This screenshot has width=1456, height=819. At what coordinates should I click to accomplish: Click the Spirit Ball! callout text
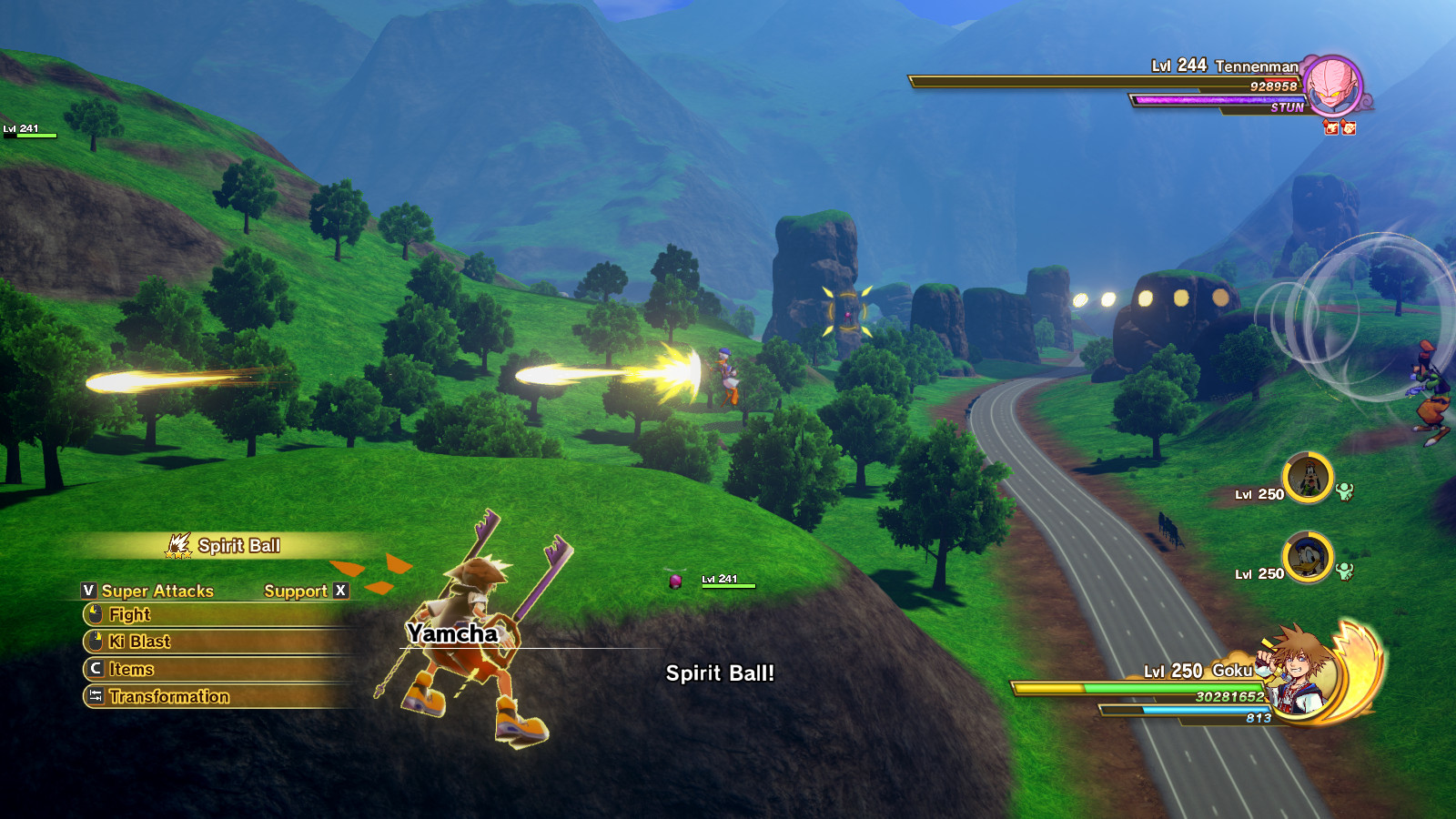[x=719, y=674]
